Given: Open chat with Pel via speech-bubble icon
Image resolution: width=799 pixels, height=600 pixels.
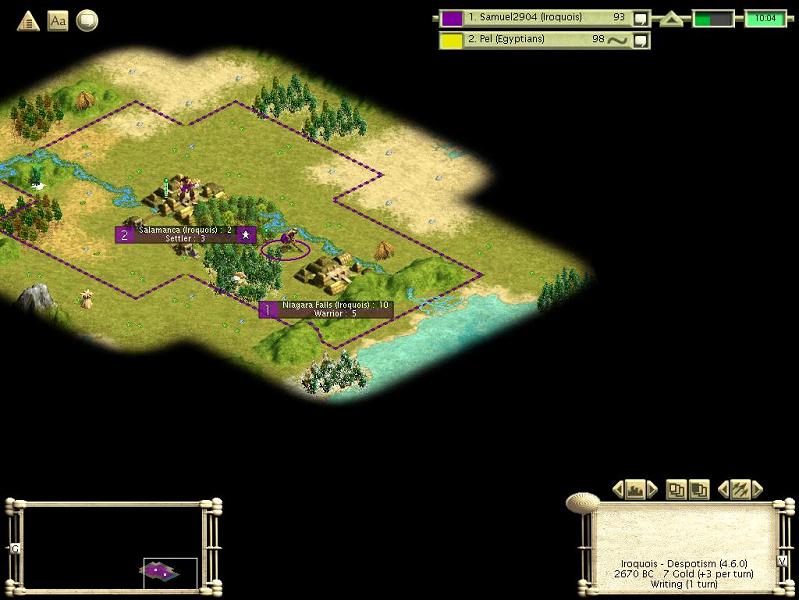Looking at the screenshot, I should [640, 40].
